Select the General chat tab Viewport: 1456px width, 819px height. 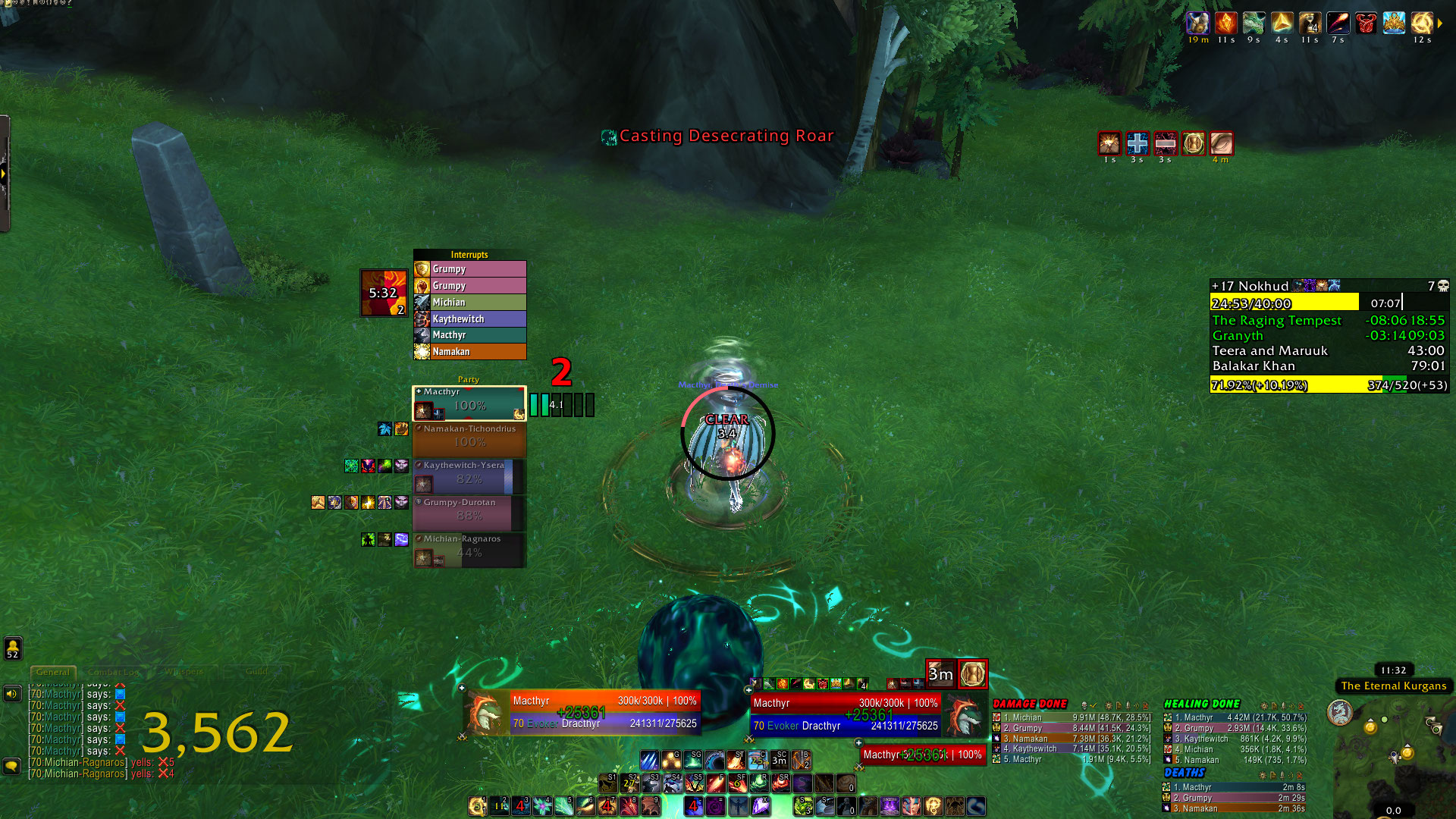[52, 672]
